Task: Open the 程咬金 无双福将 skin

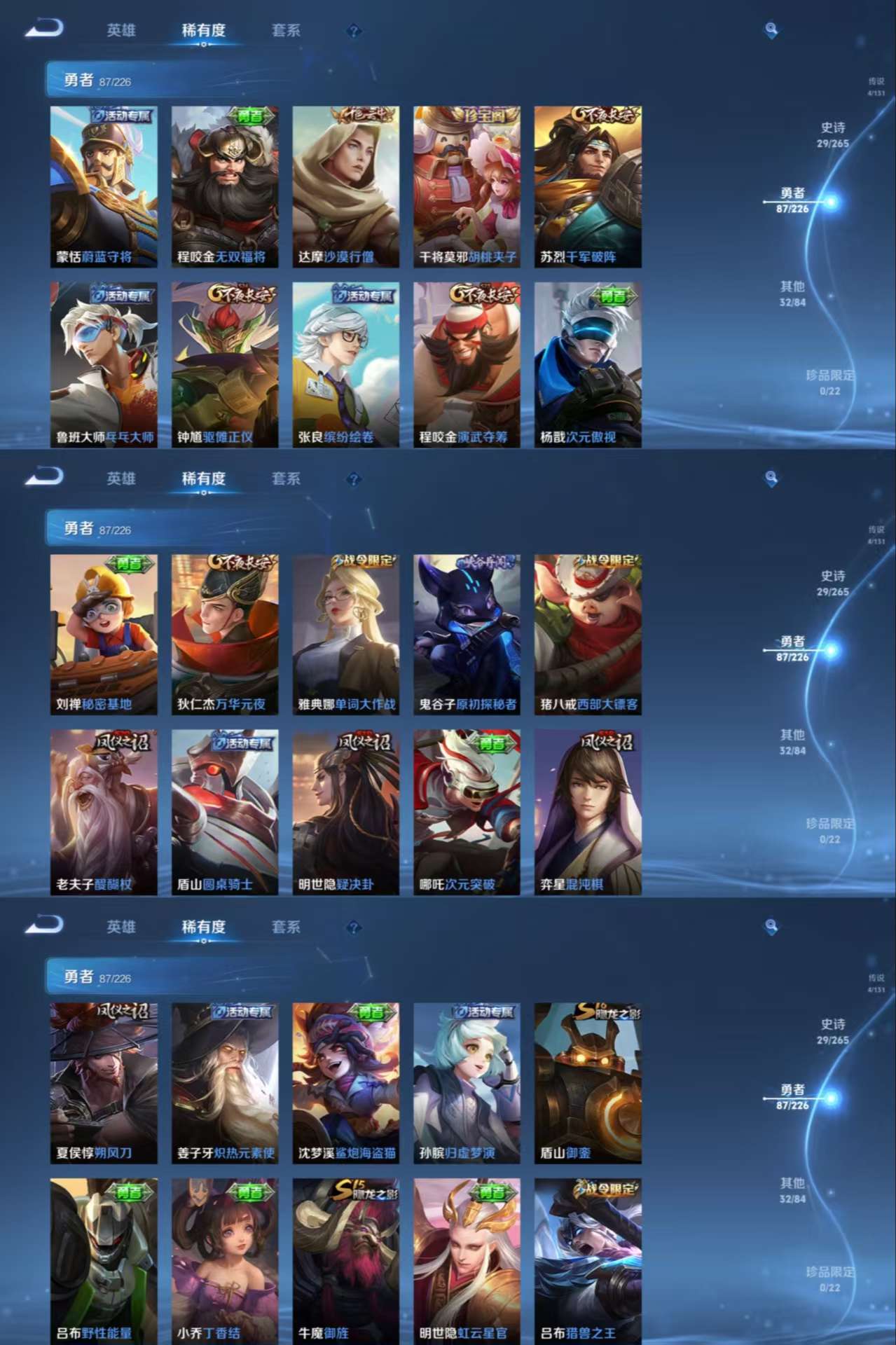Action: point(225,186)
